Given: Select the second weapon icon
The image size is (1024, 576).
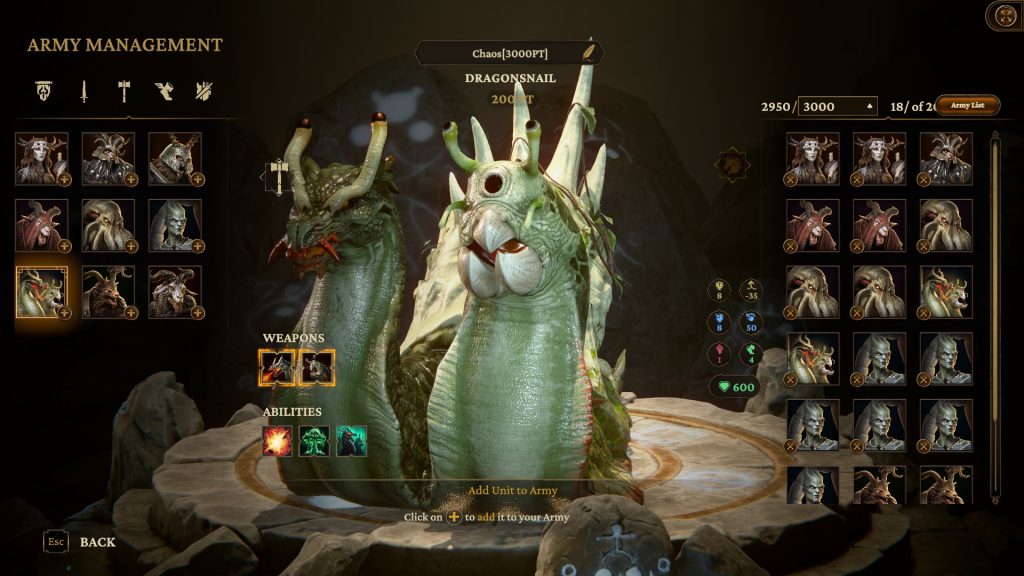Looking at the screenshot, I should tap(316, 368).
